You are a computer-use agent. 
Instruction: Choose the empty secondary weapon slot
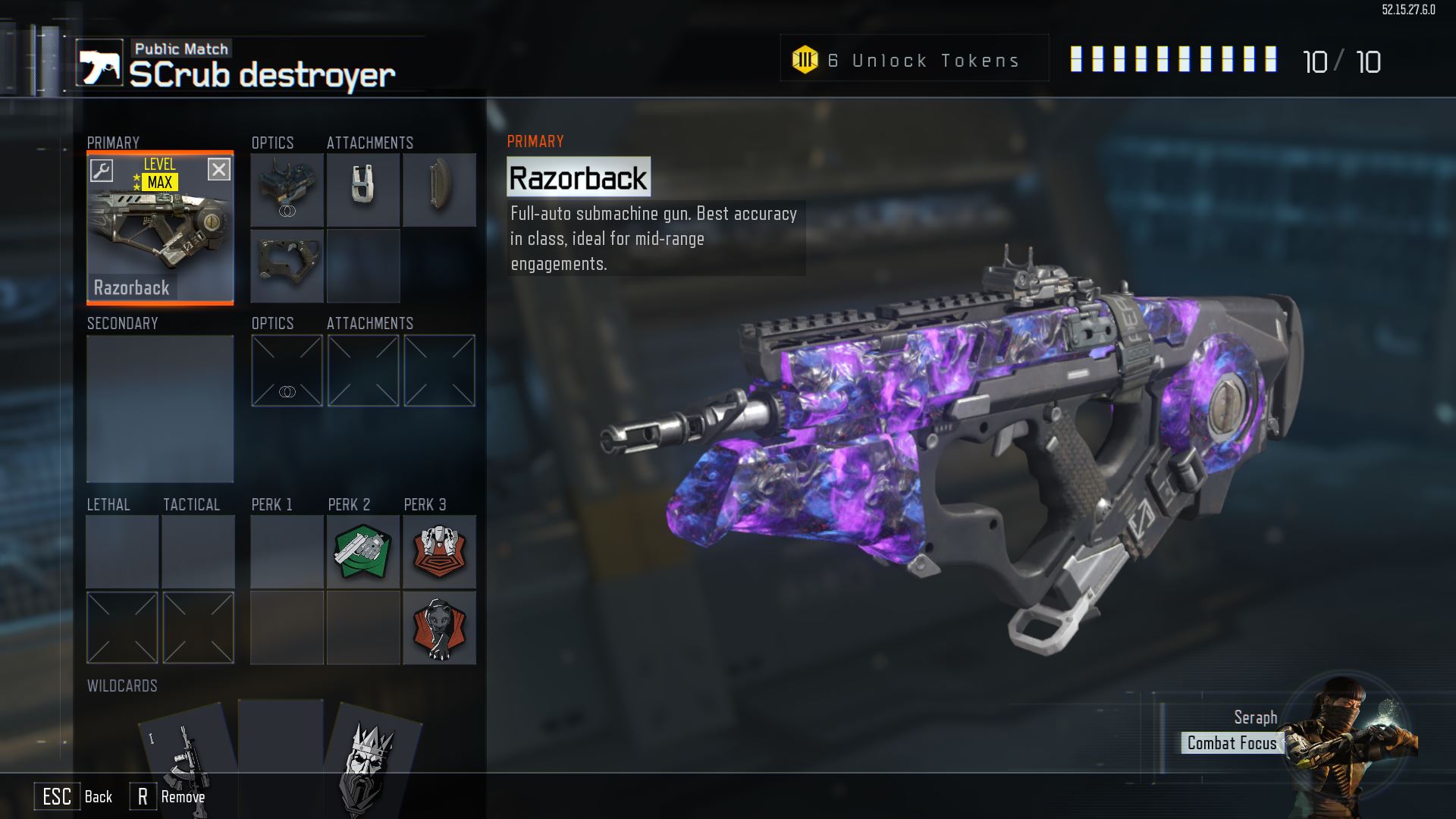point(160,408)
